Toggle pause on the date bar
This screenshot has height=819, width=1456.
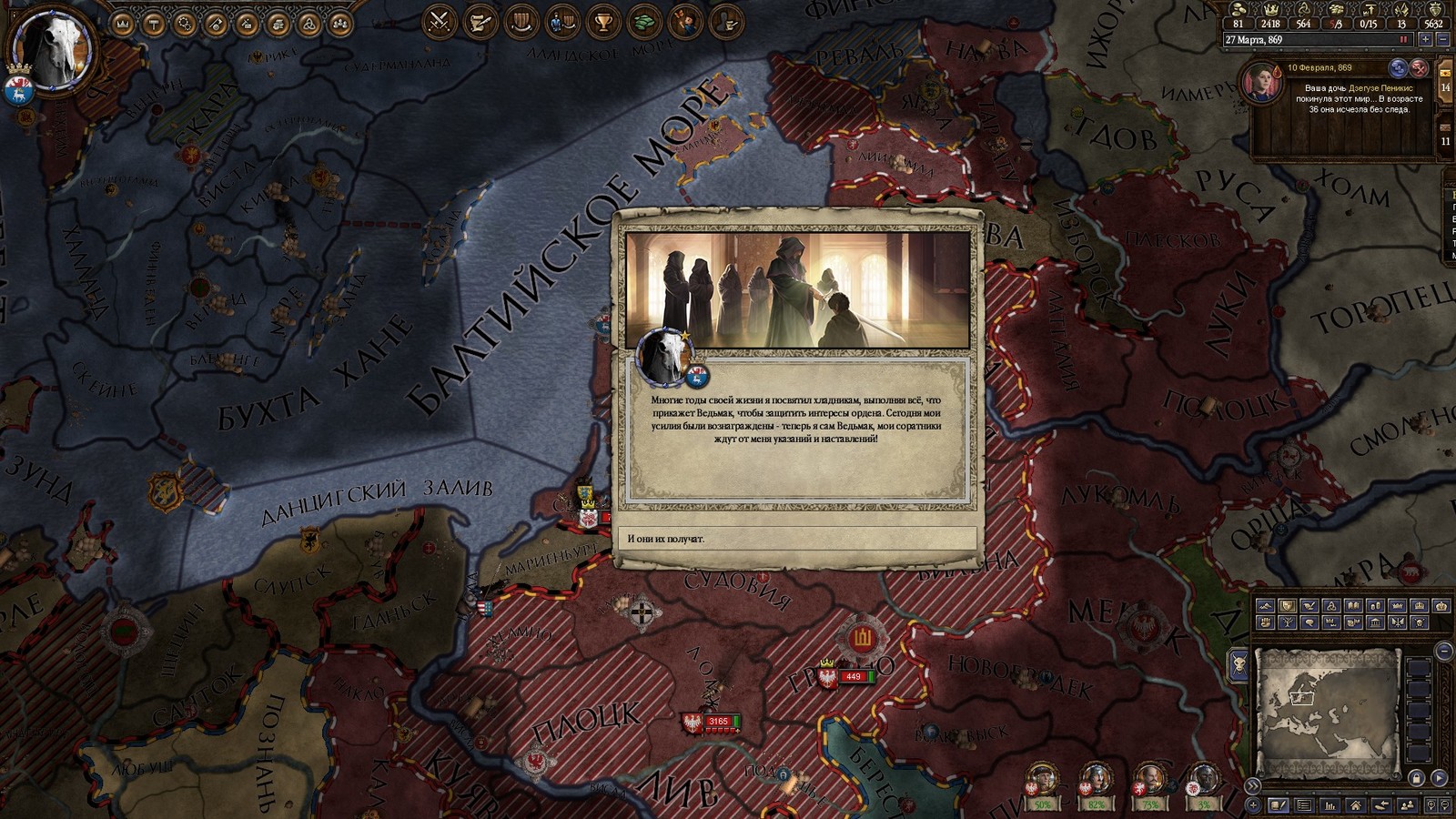[x=1403, y=40]
